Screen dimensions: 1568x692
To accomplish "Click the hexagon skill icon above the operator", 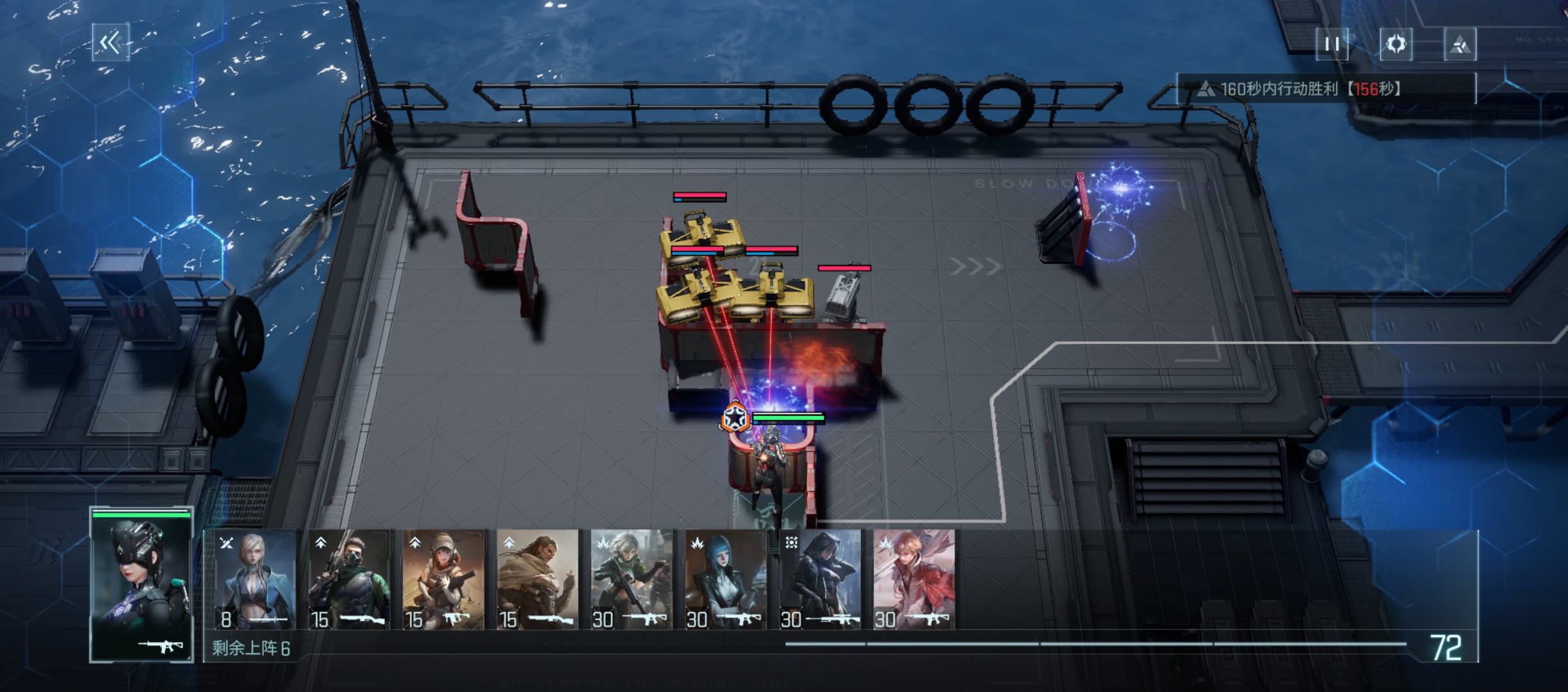I will point(735,418).
